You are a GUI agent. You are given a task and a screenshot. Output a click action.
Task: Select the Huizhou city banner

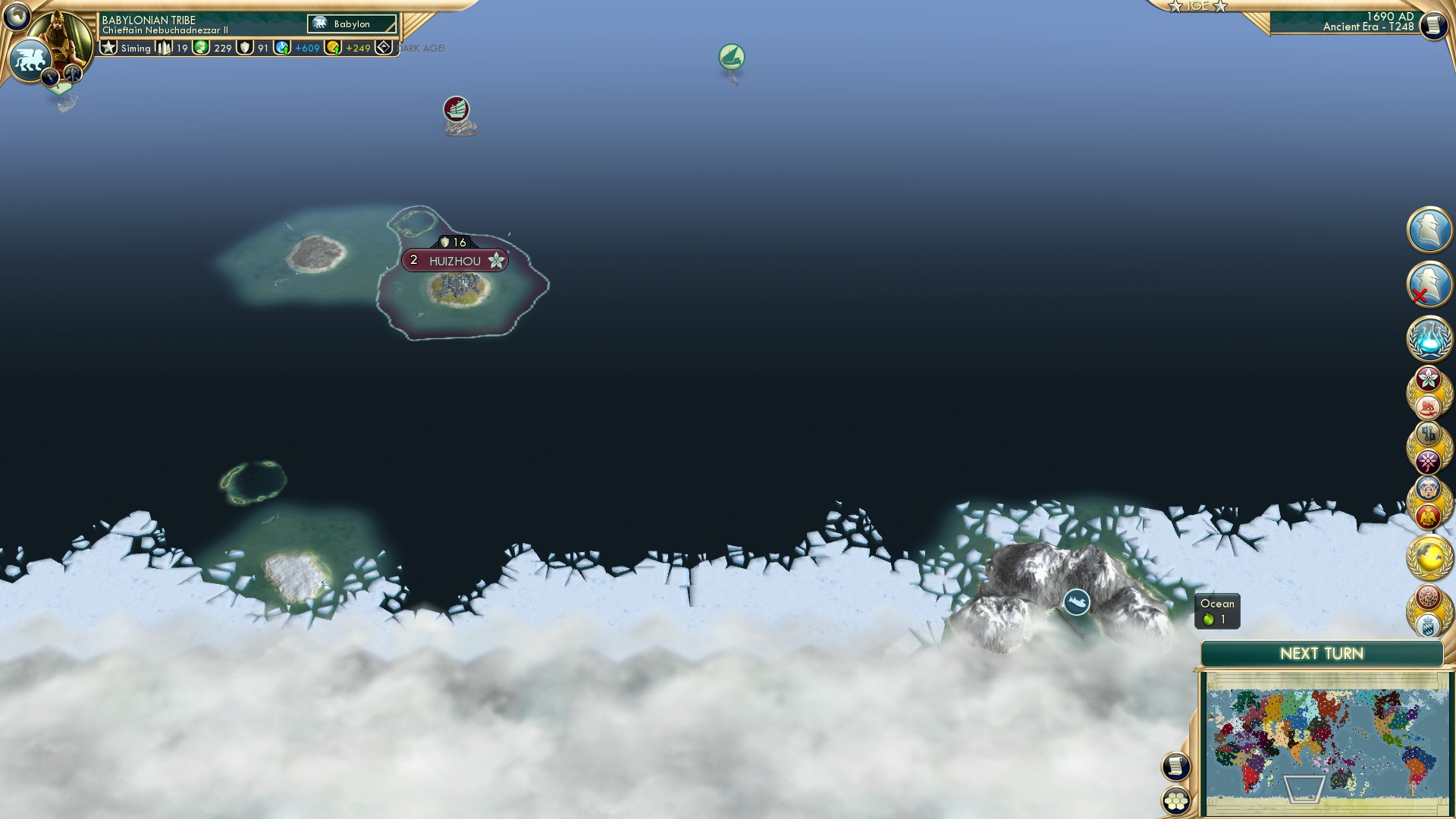pos(455,260)
